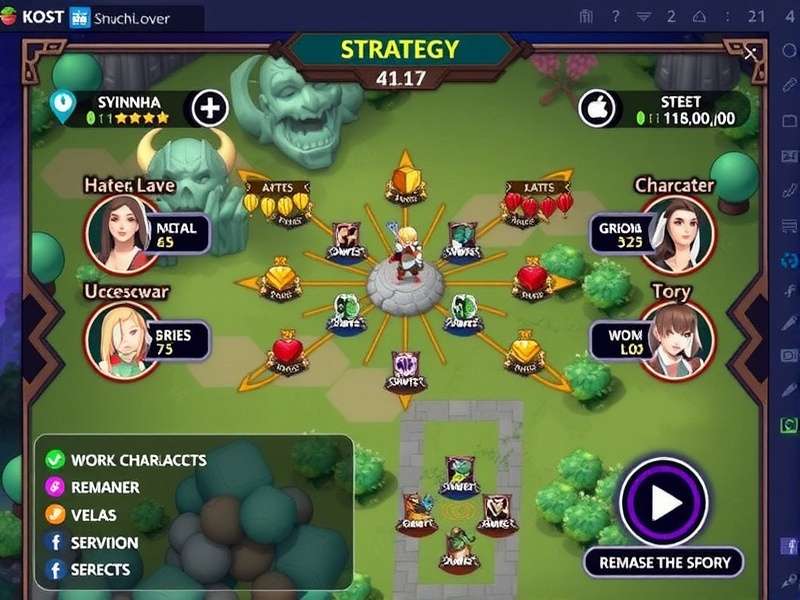Click the blue location pin icon

[64, 108]
